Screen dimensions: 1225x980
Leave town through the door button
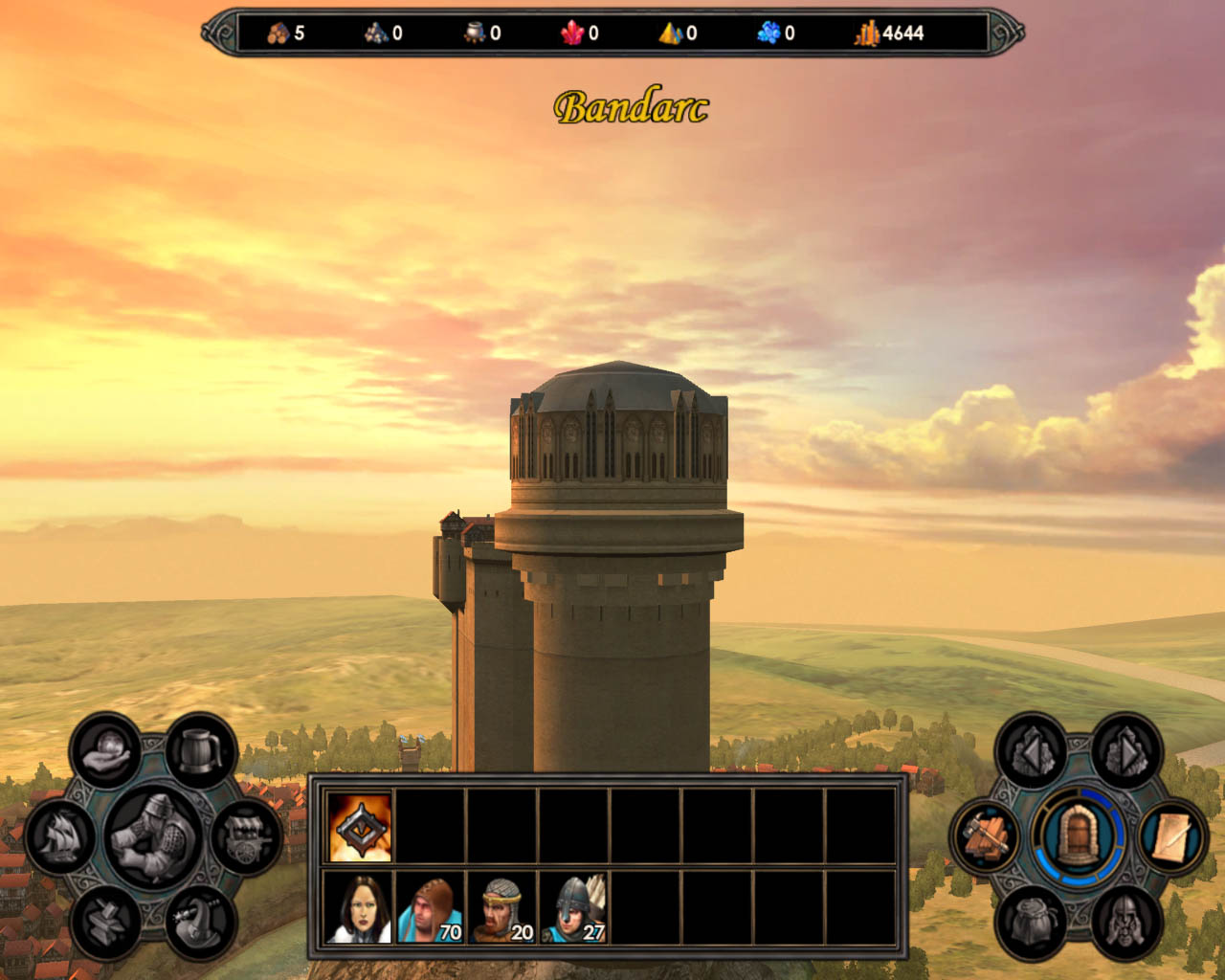coord(1079,835)
